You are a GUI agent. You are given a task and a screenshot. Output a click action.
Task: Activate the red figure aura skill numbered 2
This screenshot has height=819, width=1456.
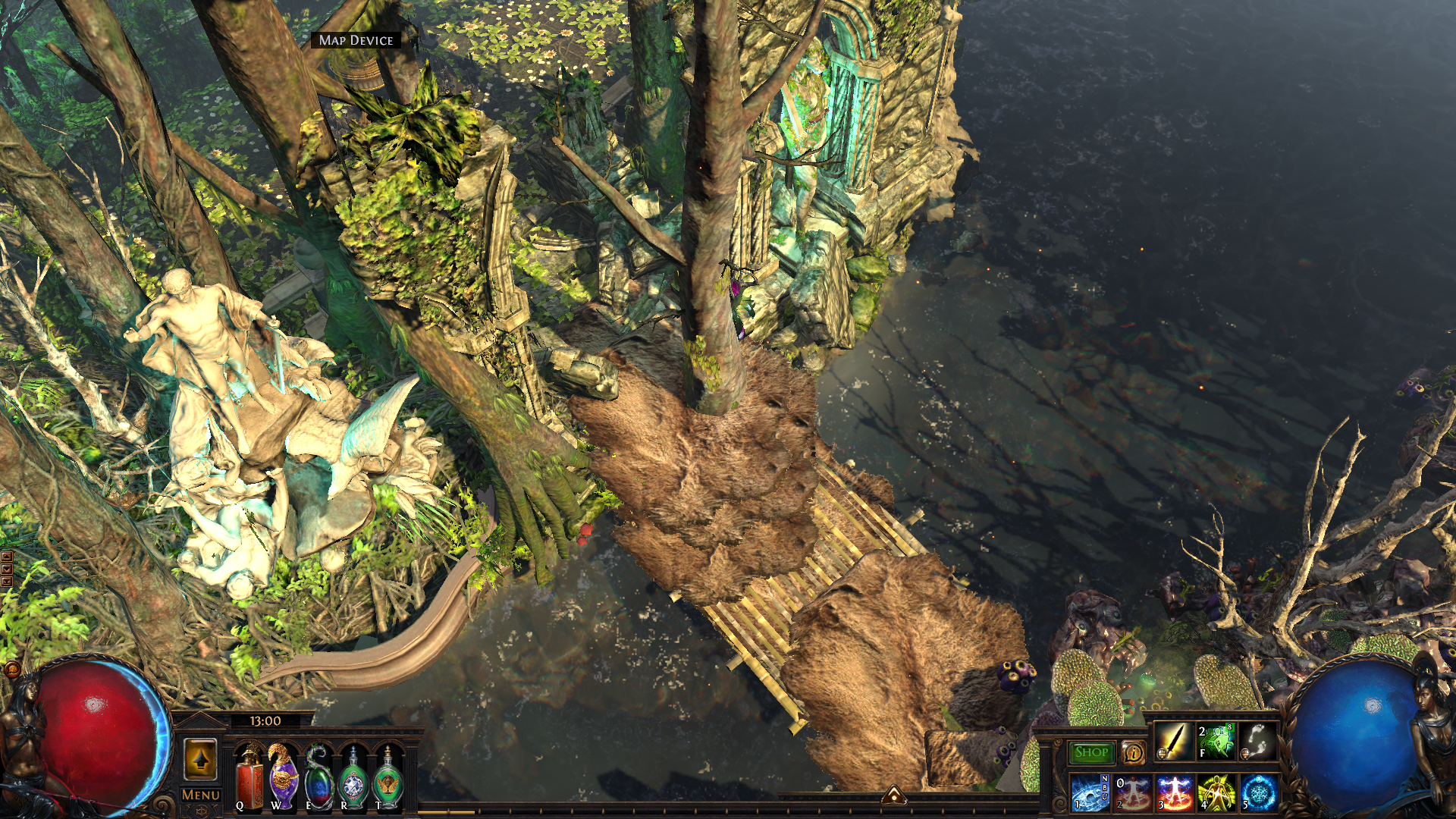1132,793
